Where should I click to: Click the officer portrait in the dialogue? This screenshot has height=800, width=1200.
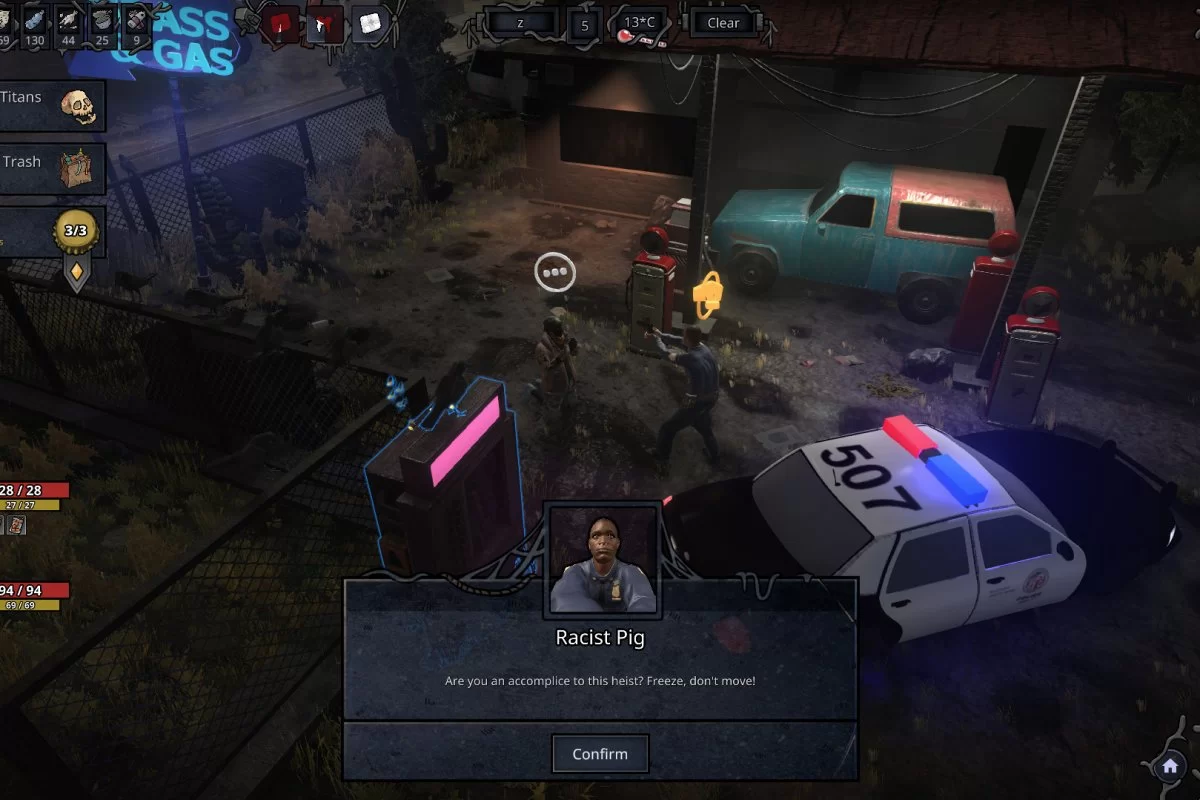601,562
